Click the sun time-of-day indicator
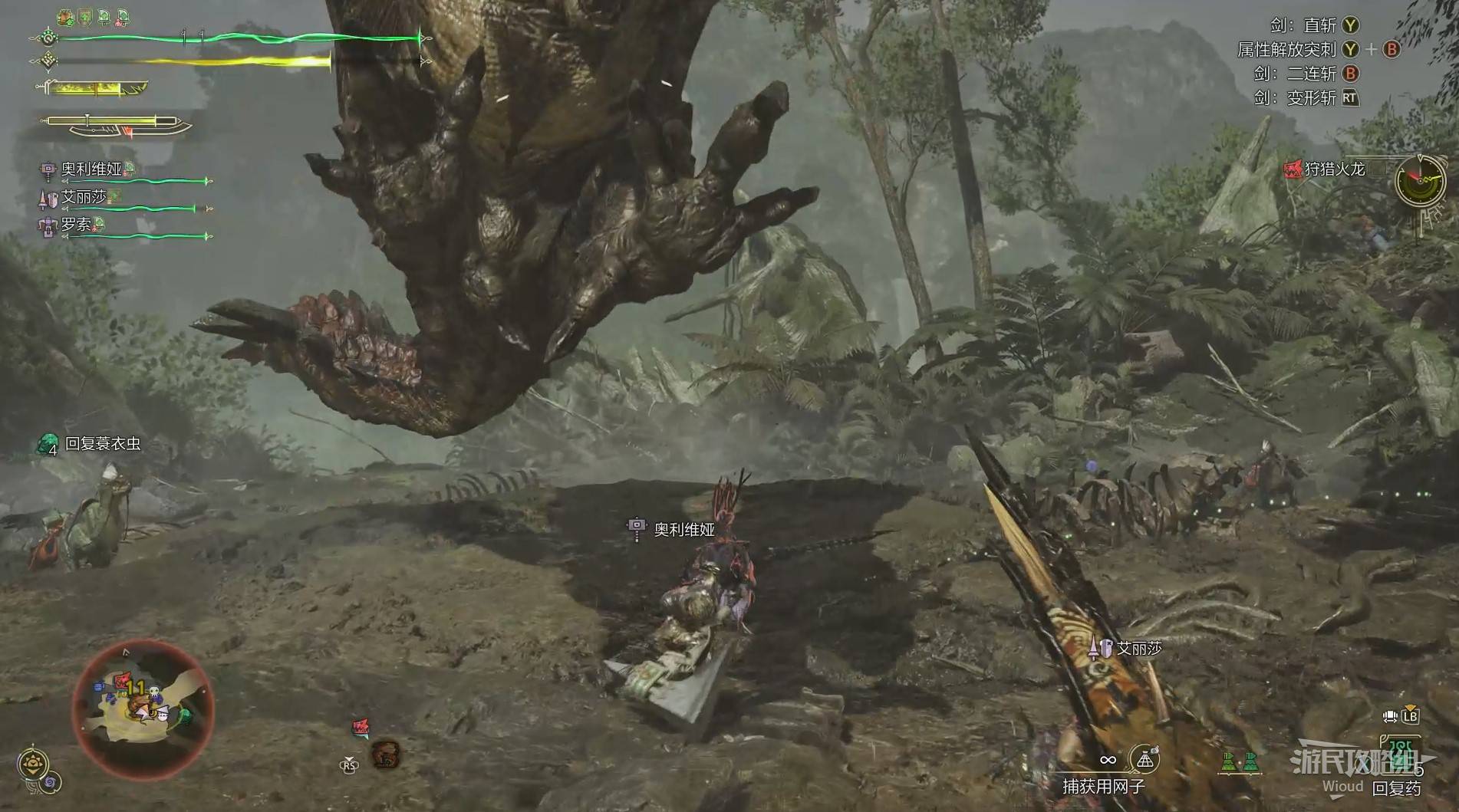Screen dimensions: 1459x812 [33, 764]
